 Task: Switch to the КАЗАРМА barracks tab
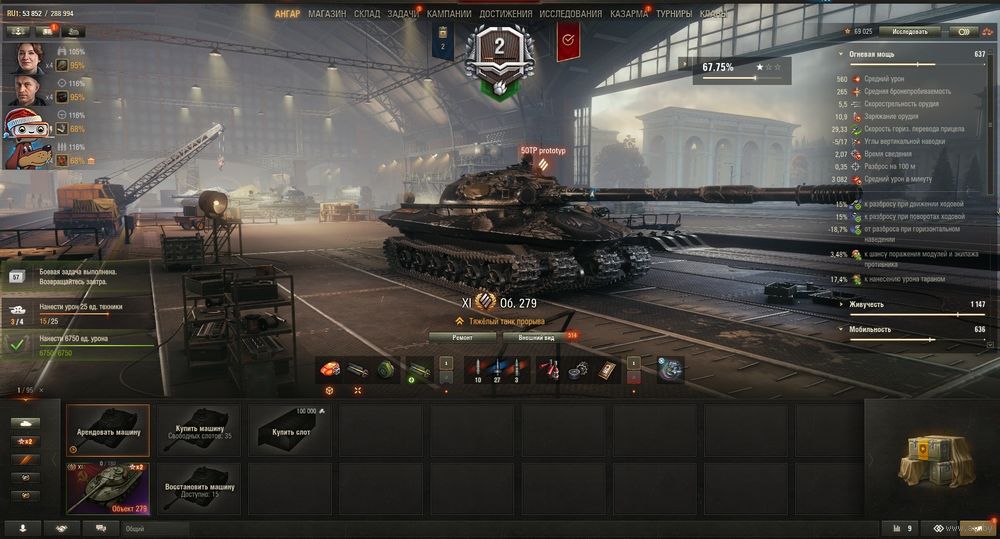(629, 14)
